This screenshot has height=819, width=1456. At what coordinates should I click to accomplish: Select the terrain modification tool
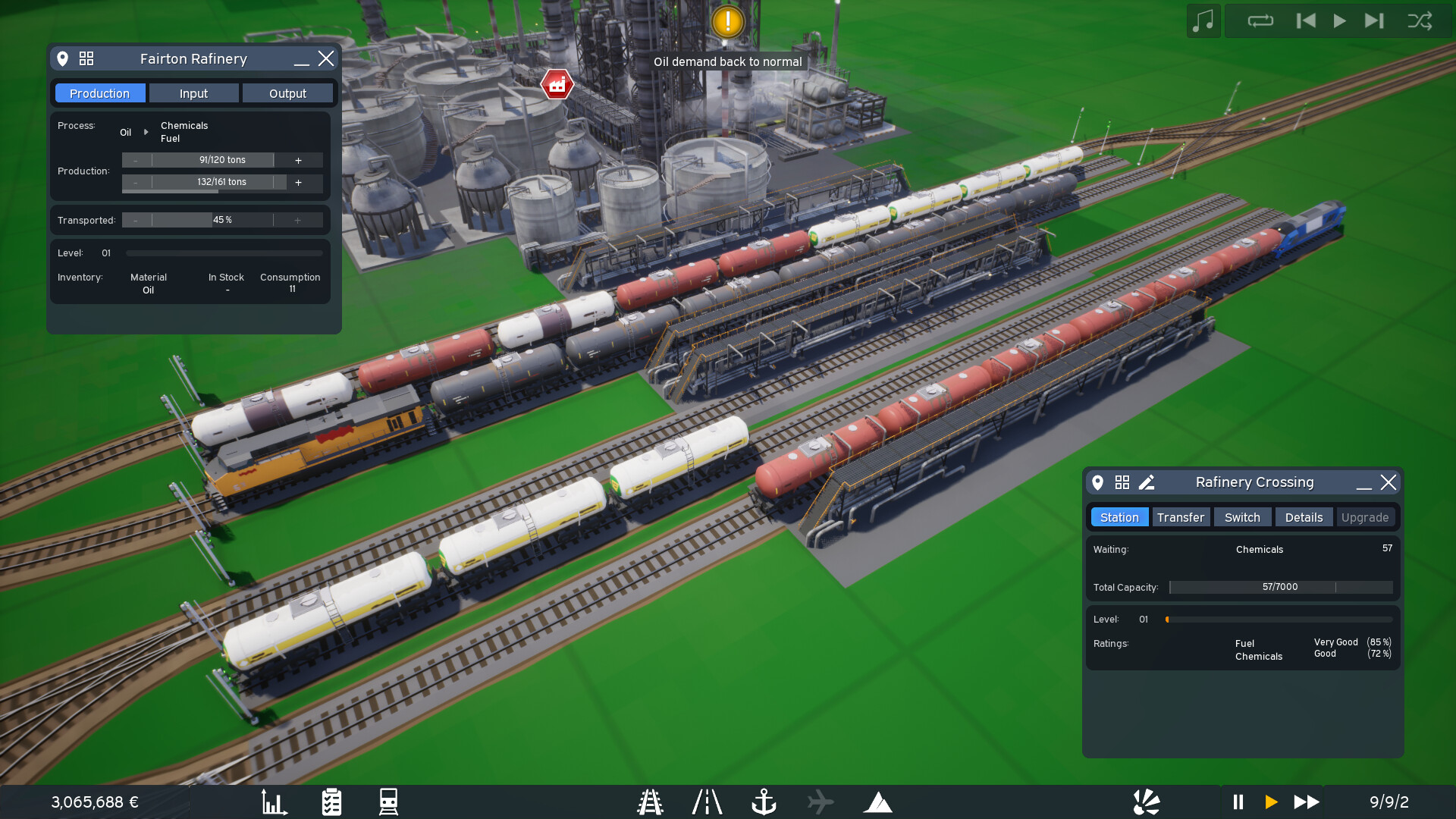click(878, 802)
